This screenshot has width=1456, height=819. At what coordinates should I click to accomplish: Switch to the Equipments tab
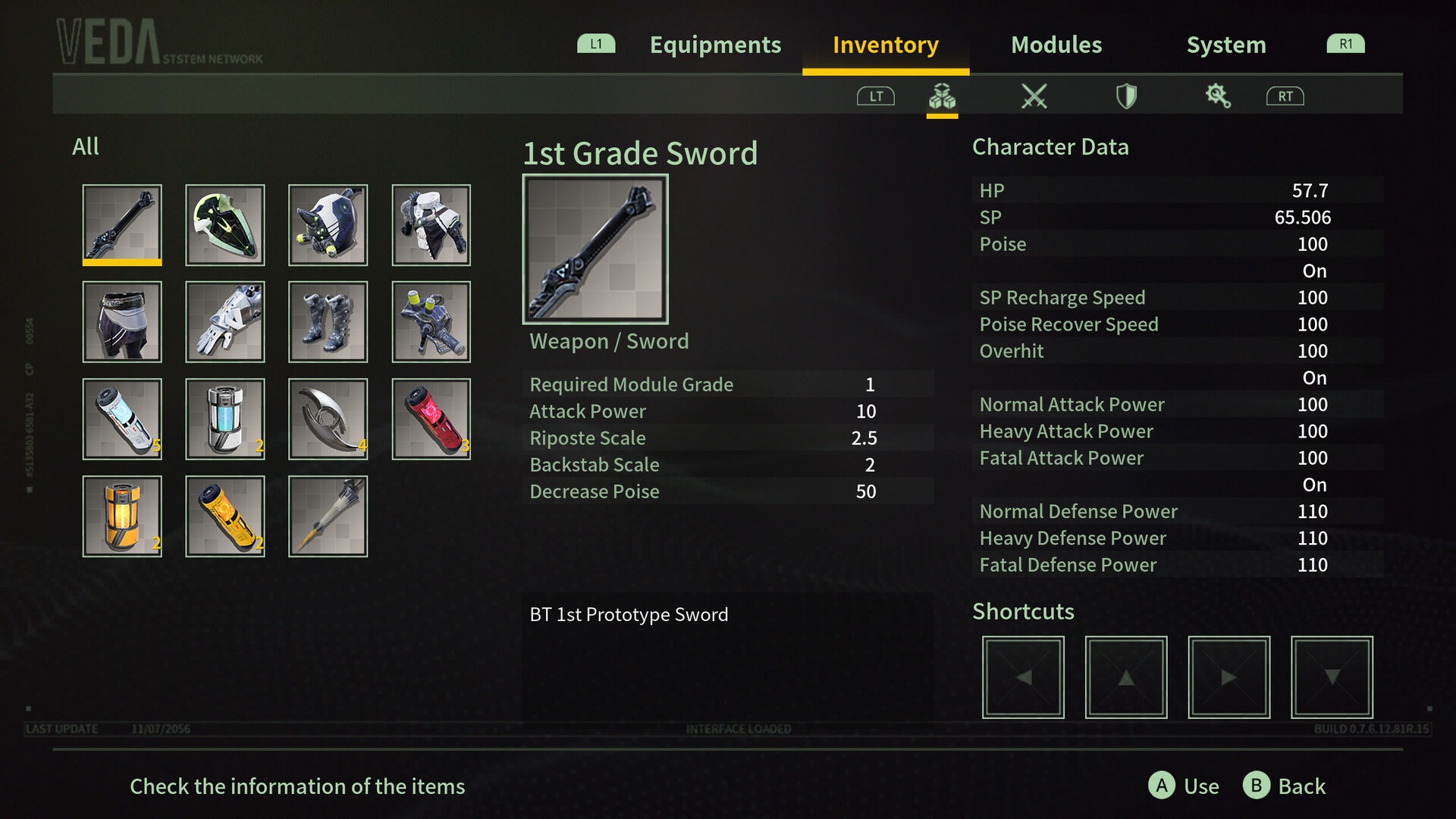714,45
